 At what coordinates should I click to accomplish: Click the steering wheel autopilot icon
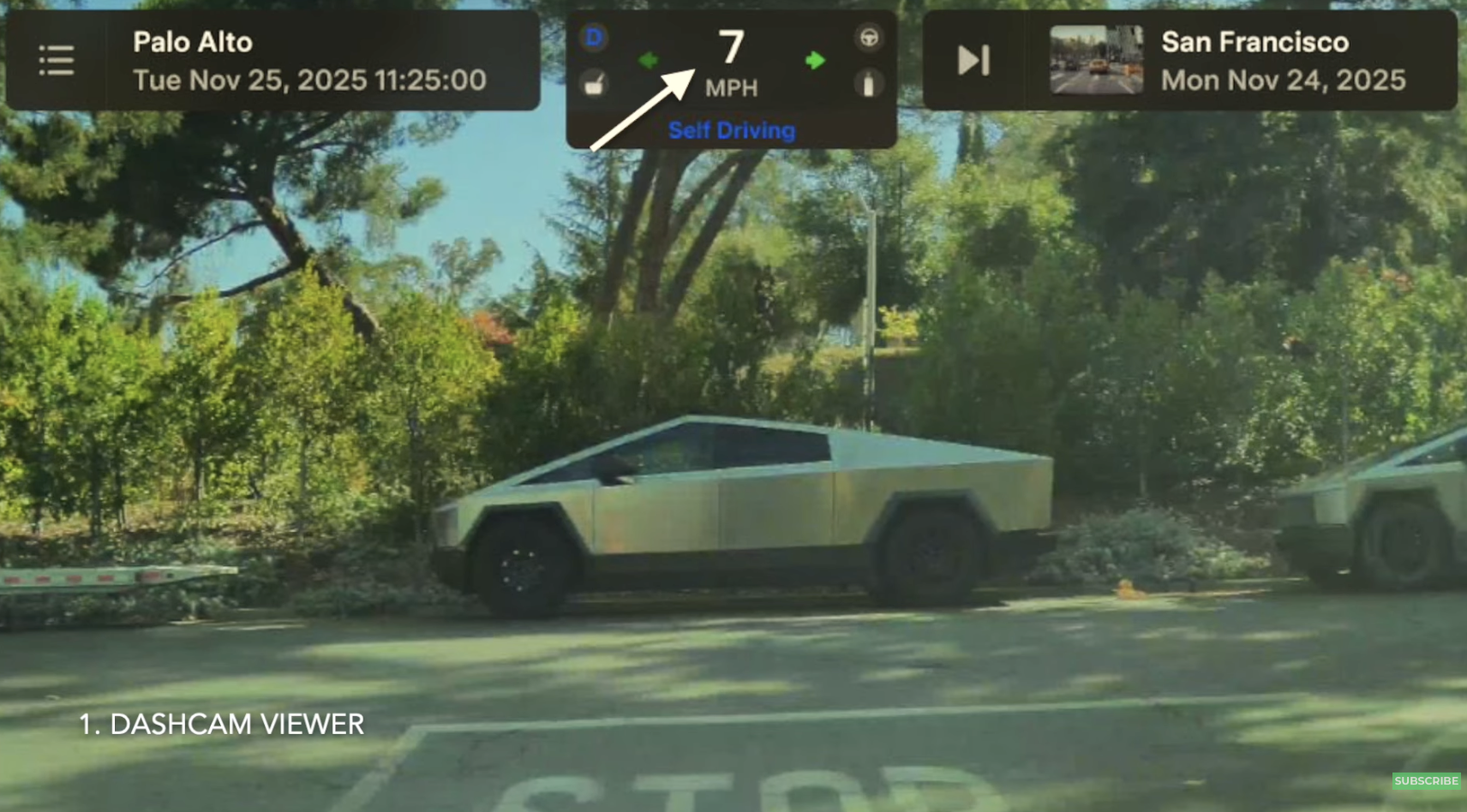tap(870, 36)
